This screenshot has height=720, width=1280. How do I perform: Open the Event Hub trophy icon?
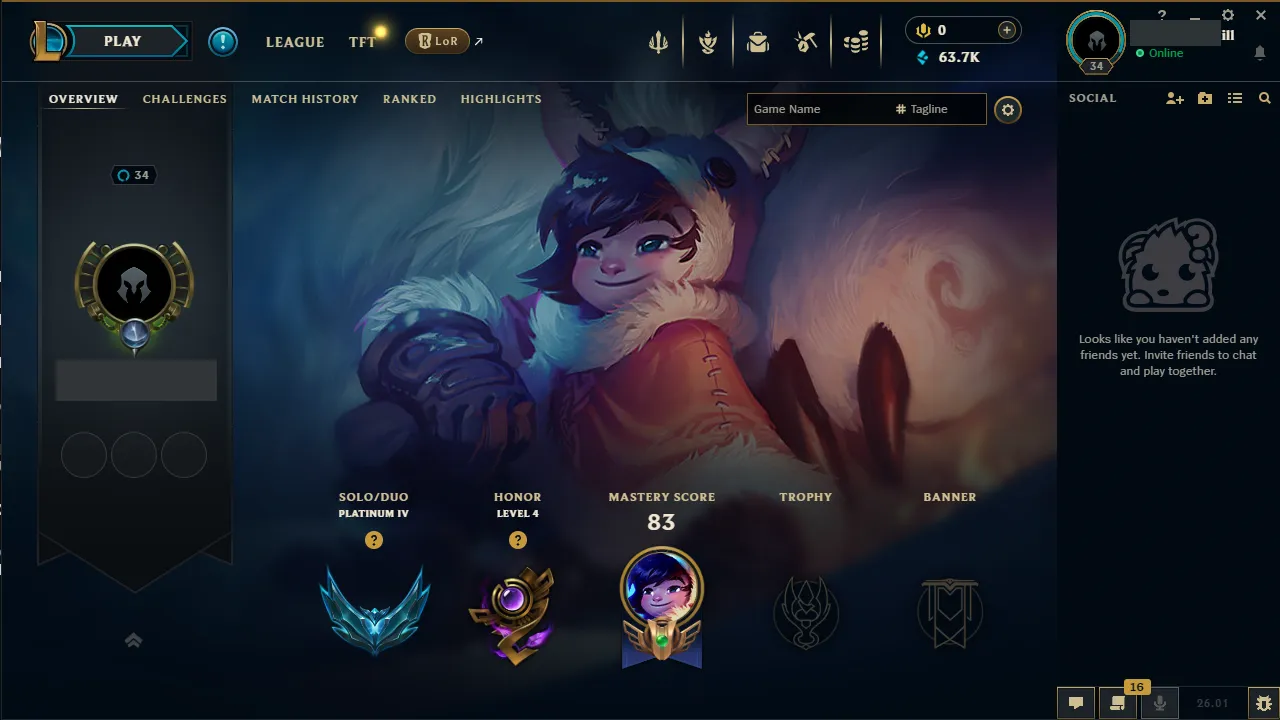point(708,41)
